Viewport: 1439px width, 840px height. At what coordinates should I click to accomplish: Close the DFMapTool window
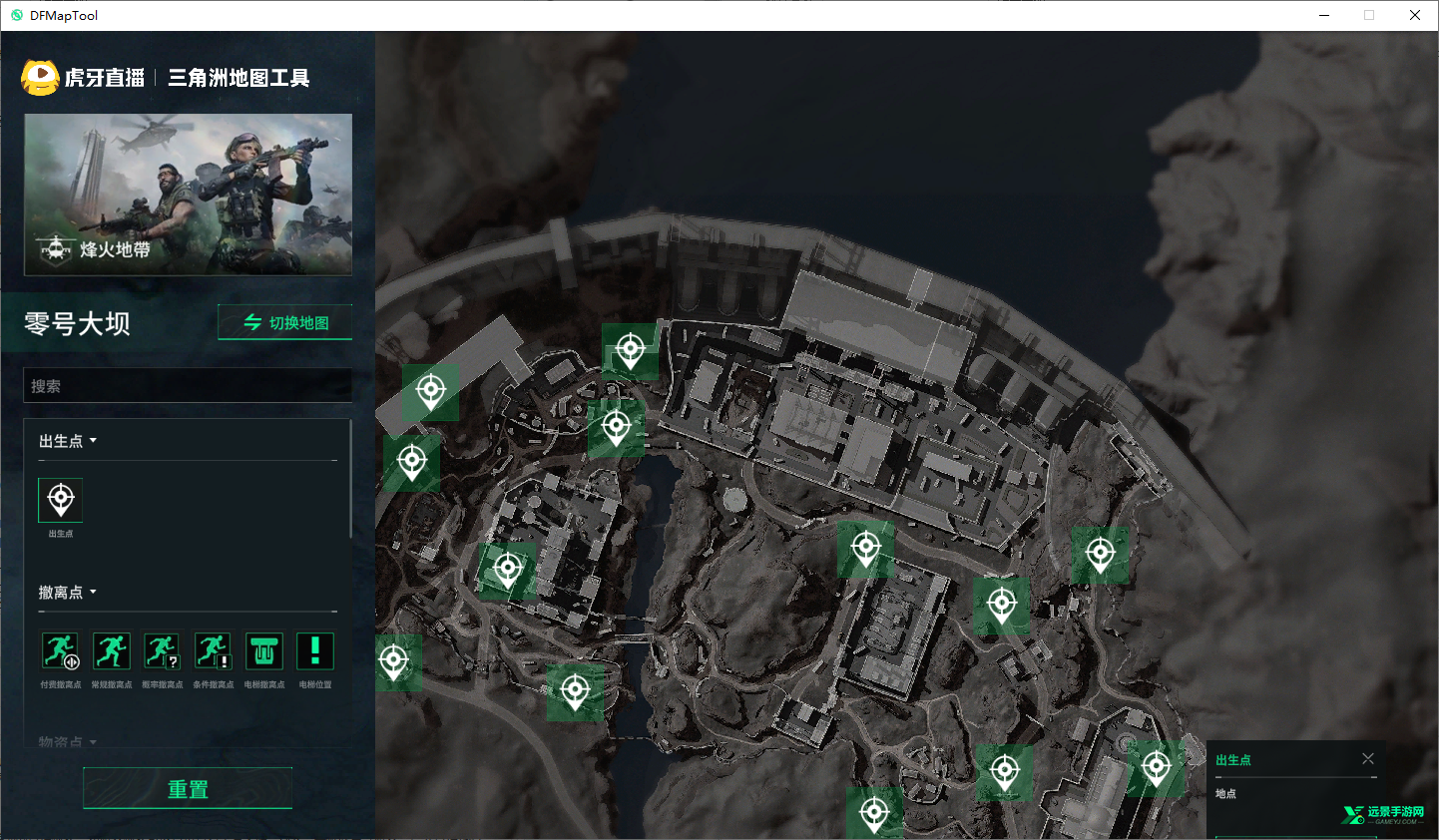(x=1415, y=15)
